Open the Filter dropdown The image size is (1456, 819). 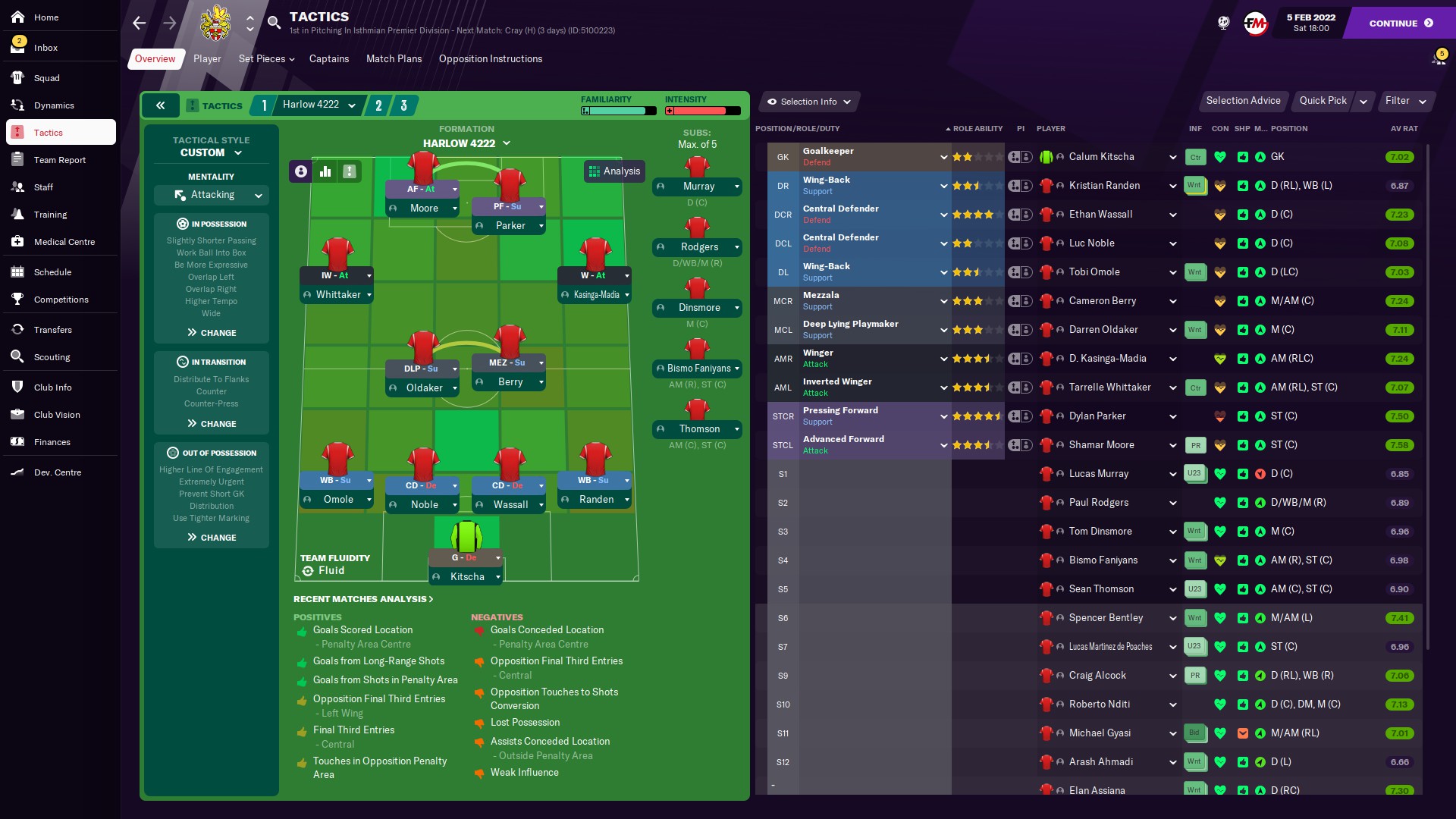click(1405, 101)
